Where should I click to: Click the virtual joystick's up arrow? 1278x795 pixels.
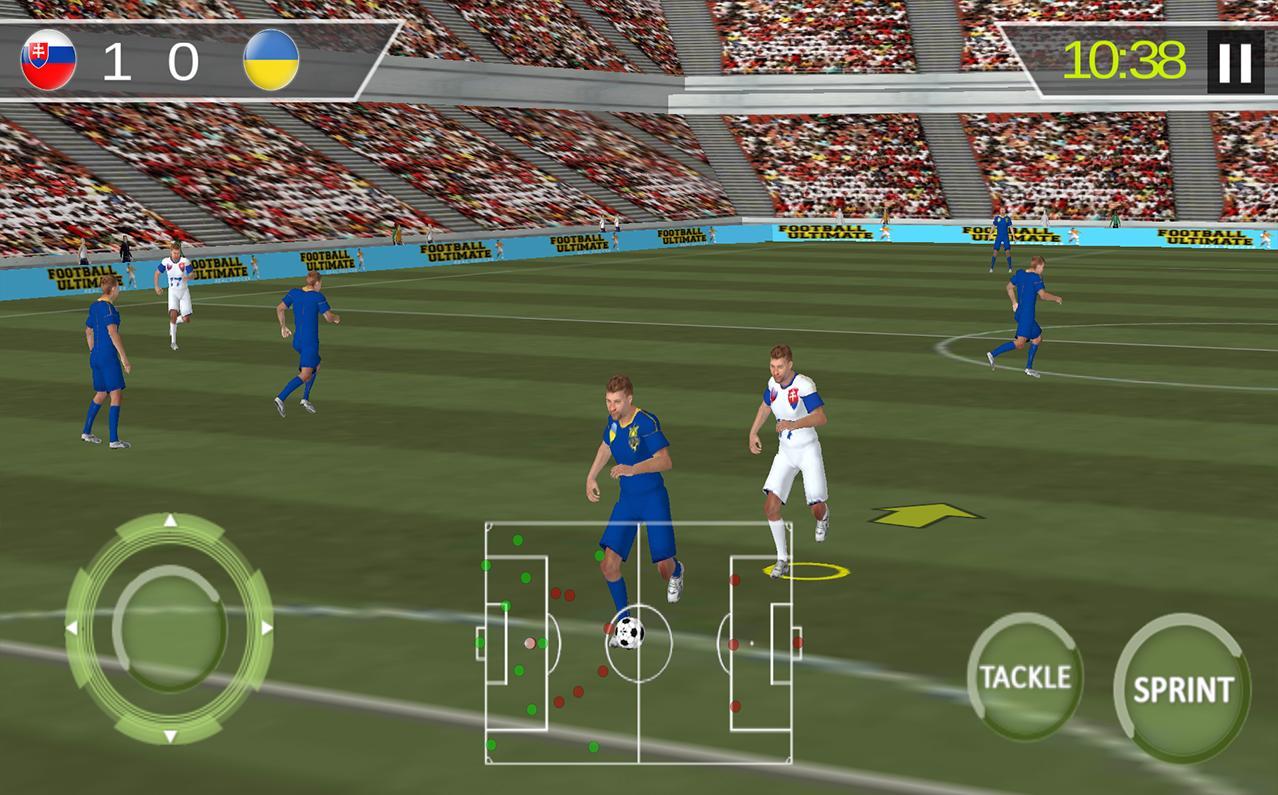[170, 521]
